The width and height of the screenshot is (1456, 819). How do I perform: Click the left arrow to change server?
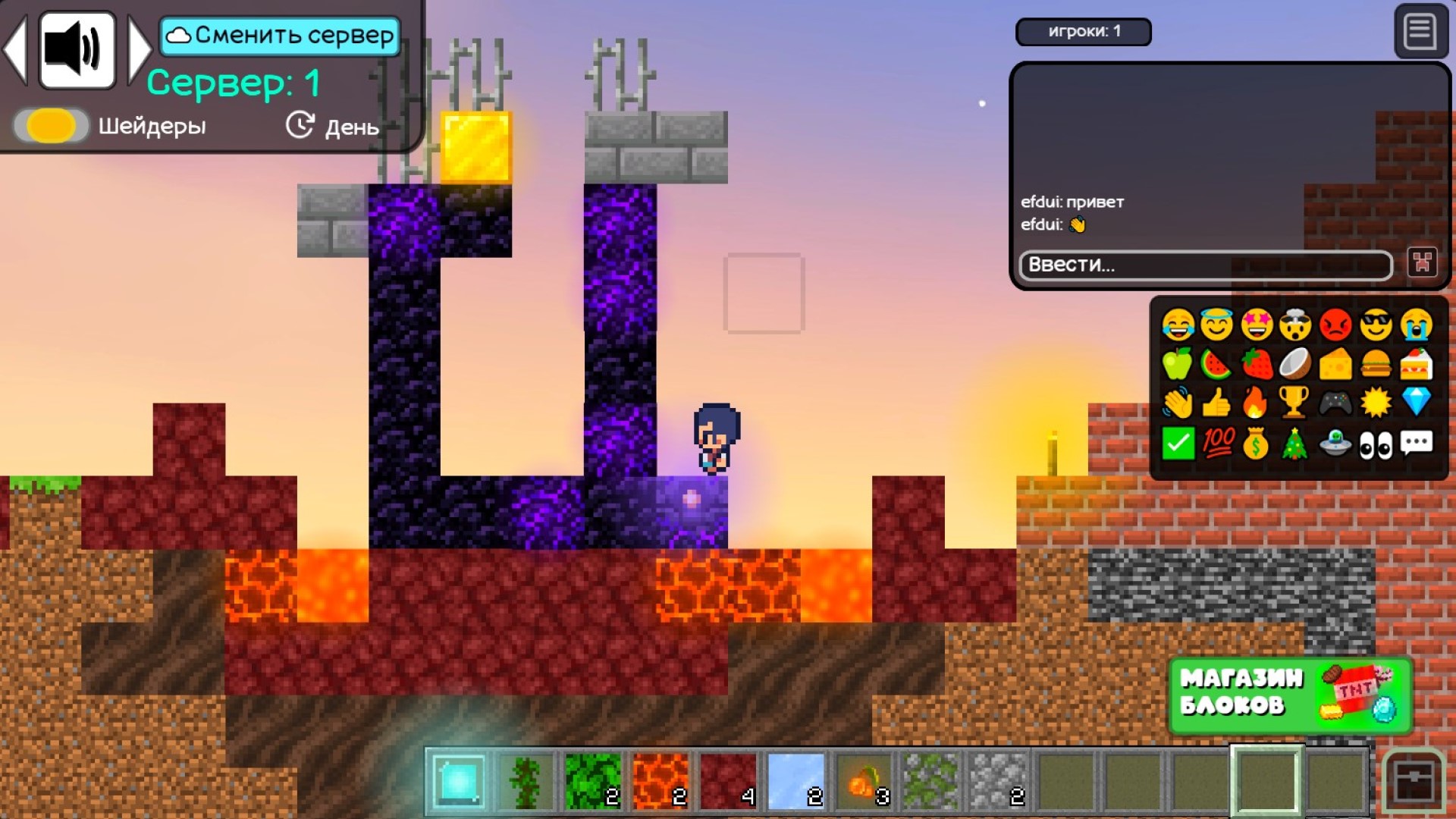click(x=17, y=49)
